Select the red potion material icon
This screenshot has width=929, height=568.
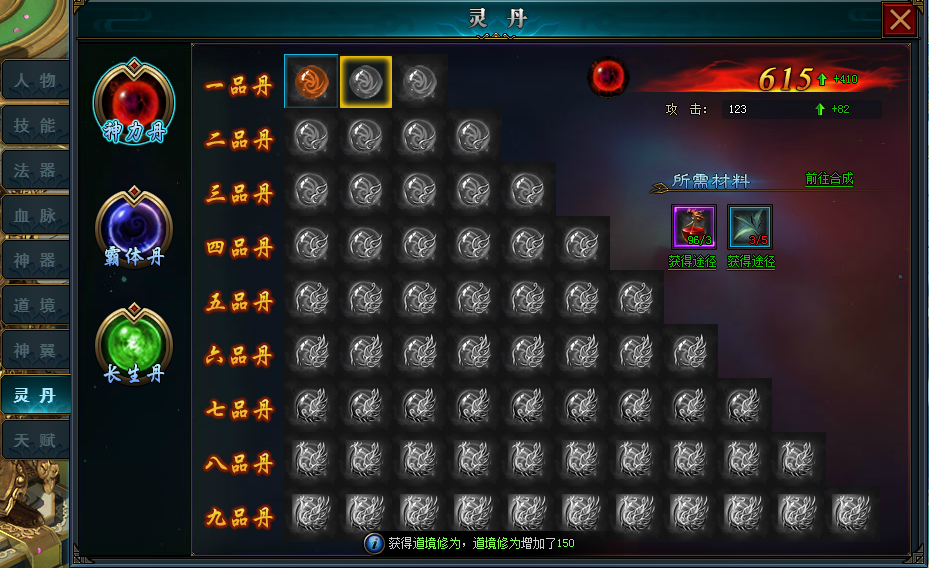tap(693, 226)
